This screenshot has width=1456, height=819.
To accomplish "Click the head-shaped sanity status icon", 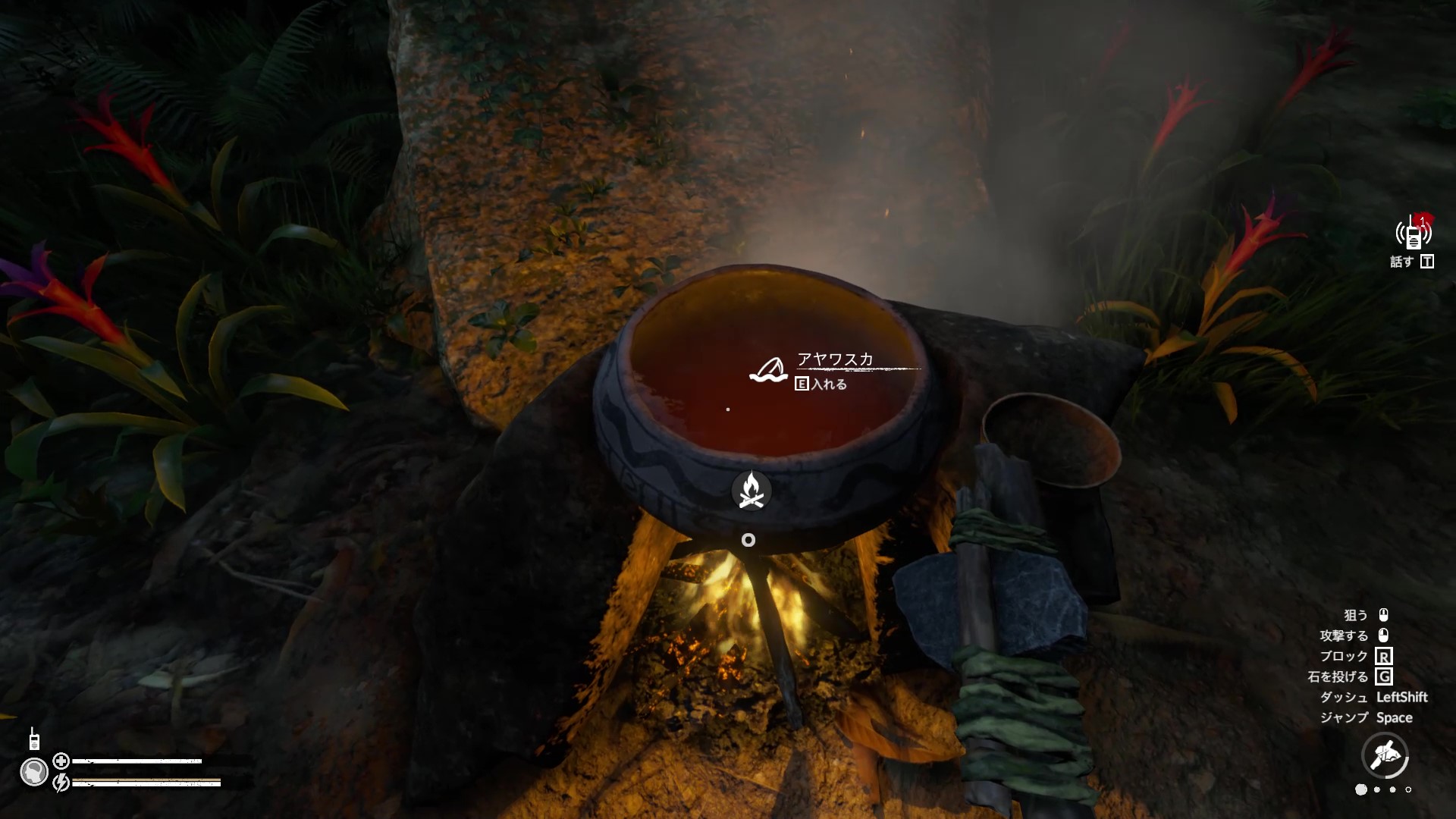I will pyautogui.click(x=34, y=772).
